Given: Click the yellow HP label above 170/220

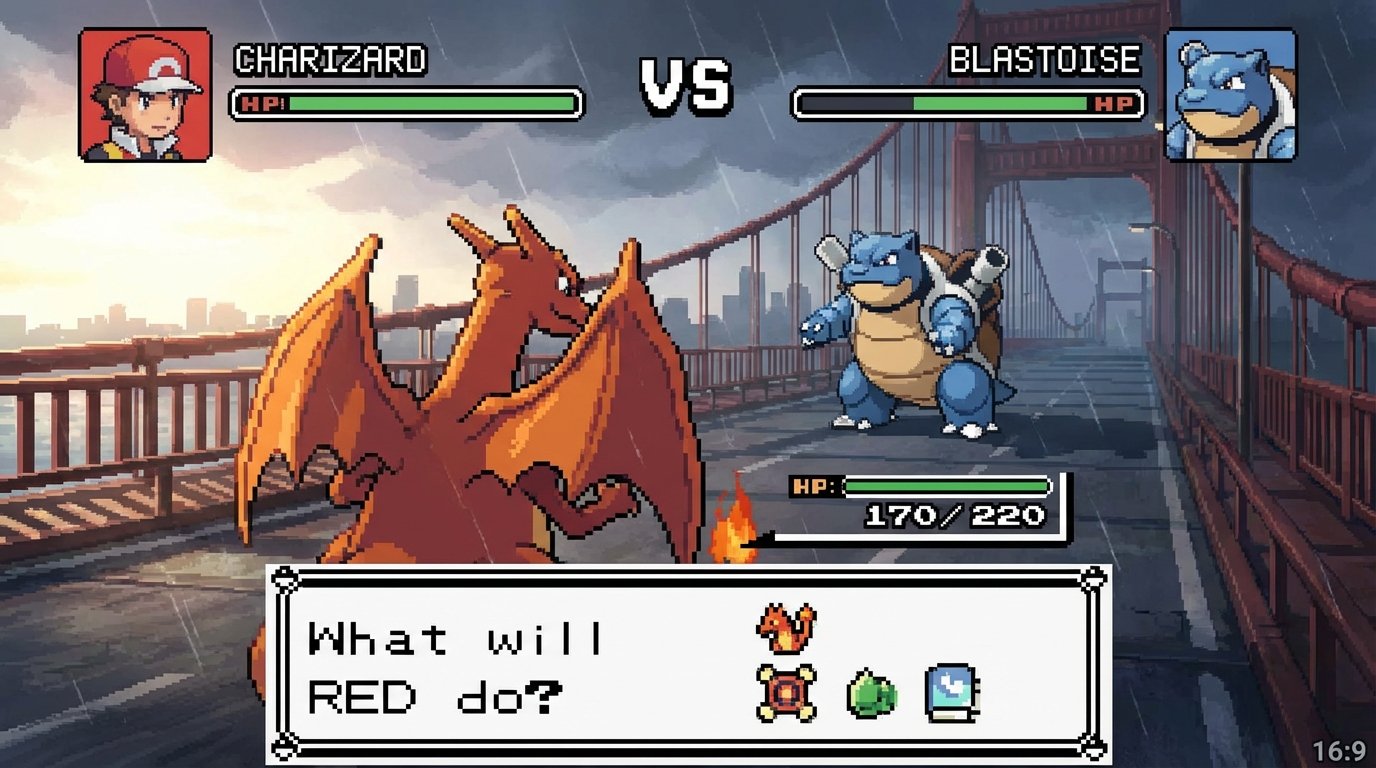Looking at the screenshot, I should point(812,484).
